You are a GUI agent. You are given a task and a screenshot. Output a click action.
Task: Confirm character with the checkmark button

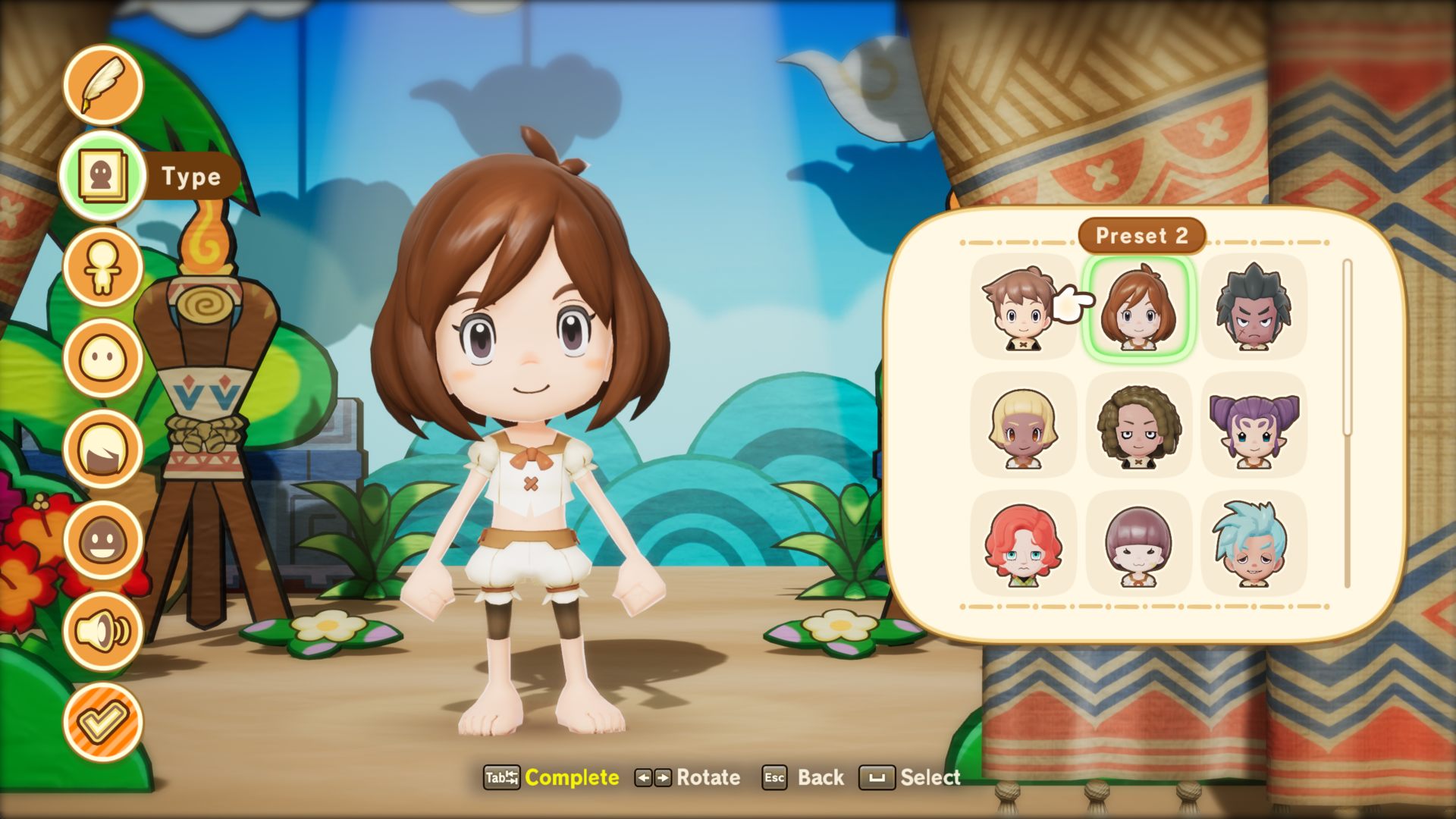point(103,722)
